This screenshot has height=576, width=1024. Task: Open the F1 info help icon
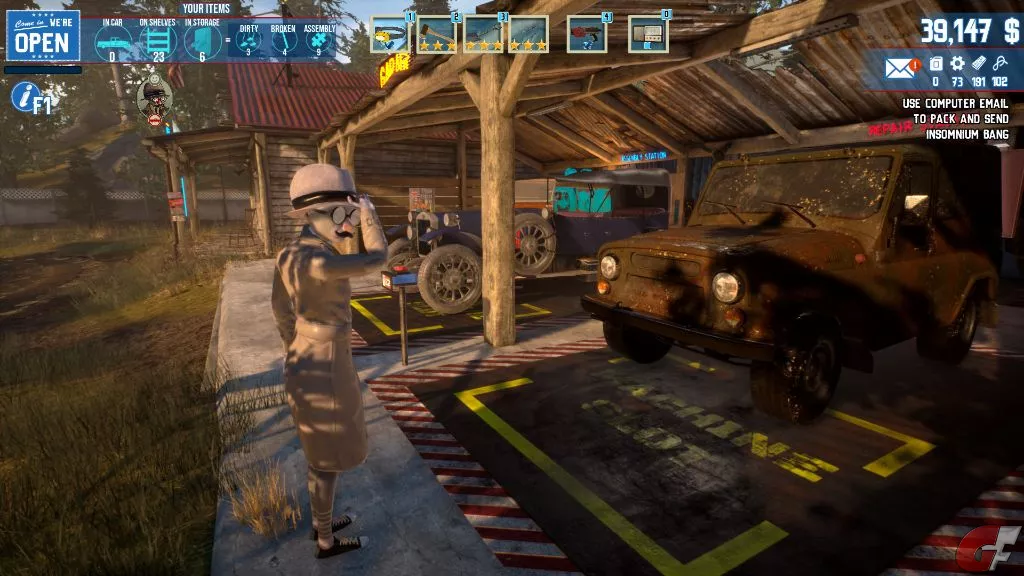28,97
